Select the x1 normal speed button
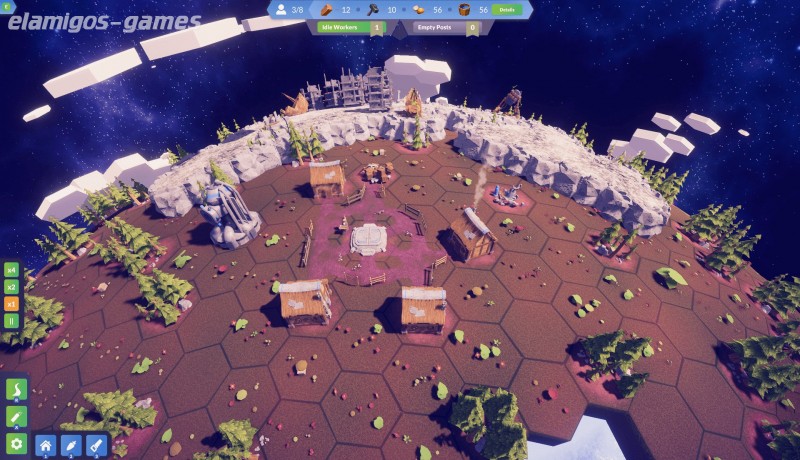The width and height of the screenshot is (800, 460). click(x=12, y=303)
